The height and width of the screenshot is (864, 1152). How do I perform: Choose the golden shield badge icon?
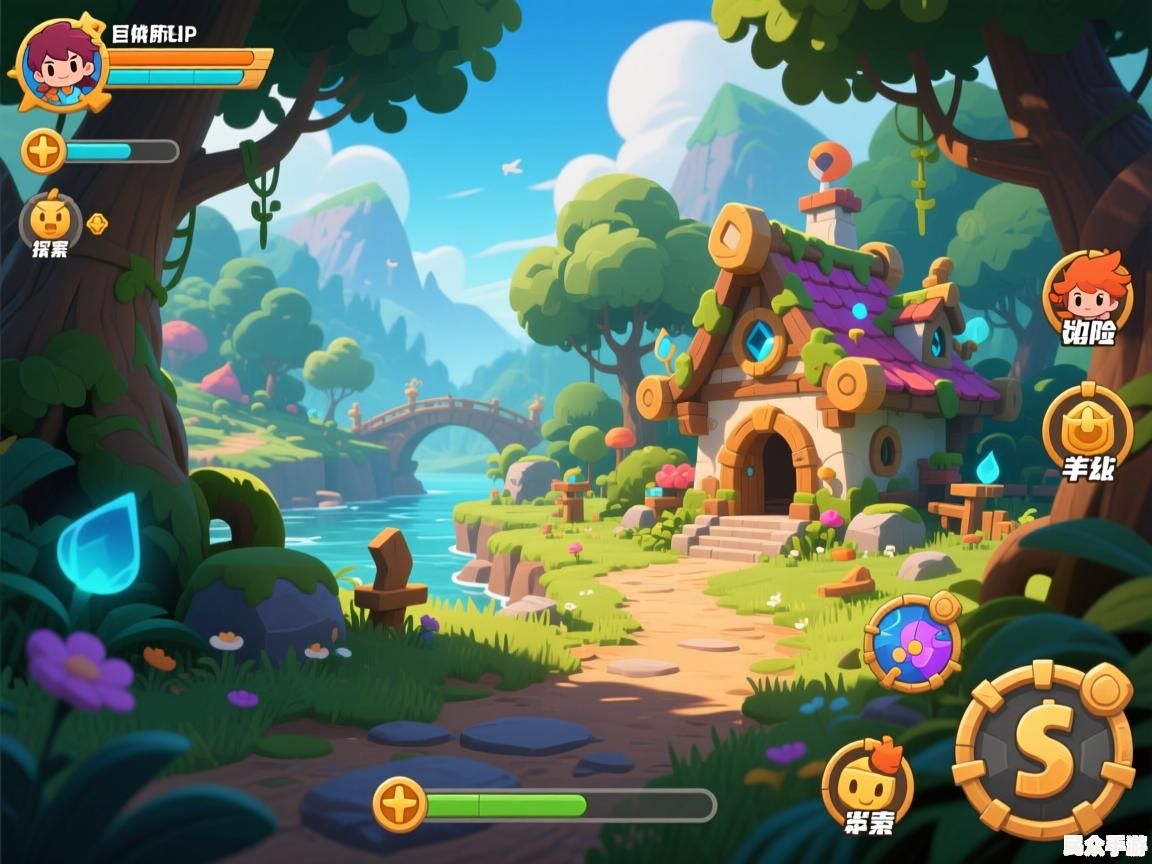click(1087, 428)
